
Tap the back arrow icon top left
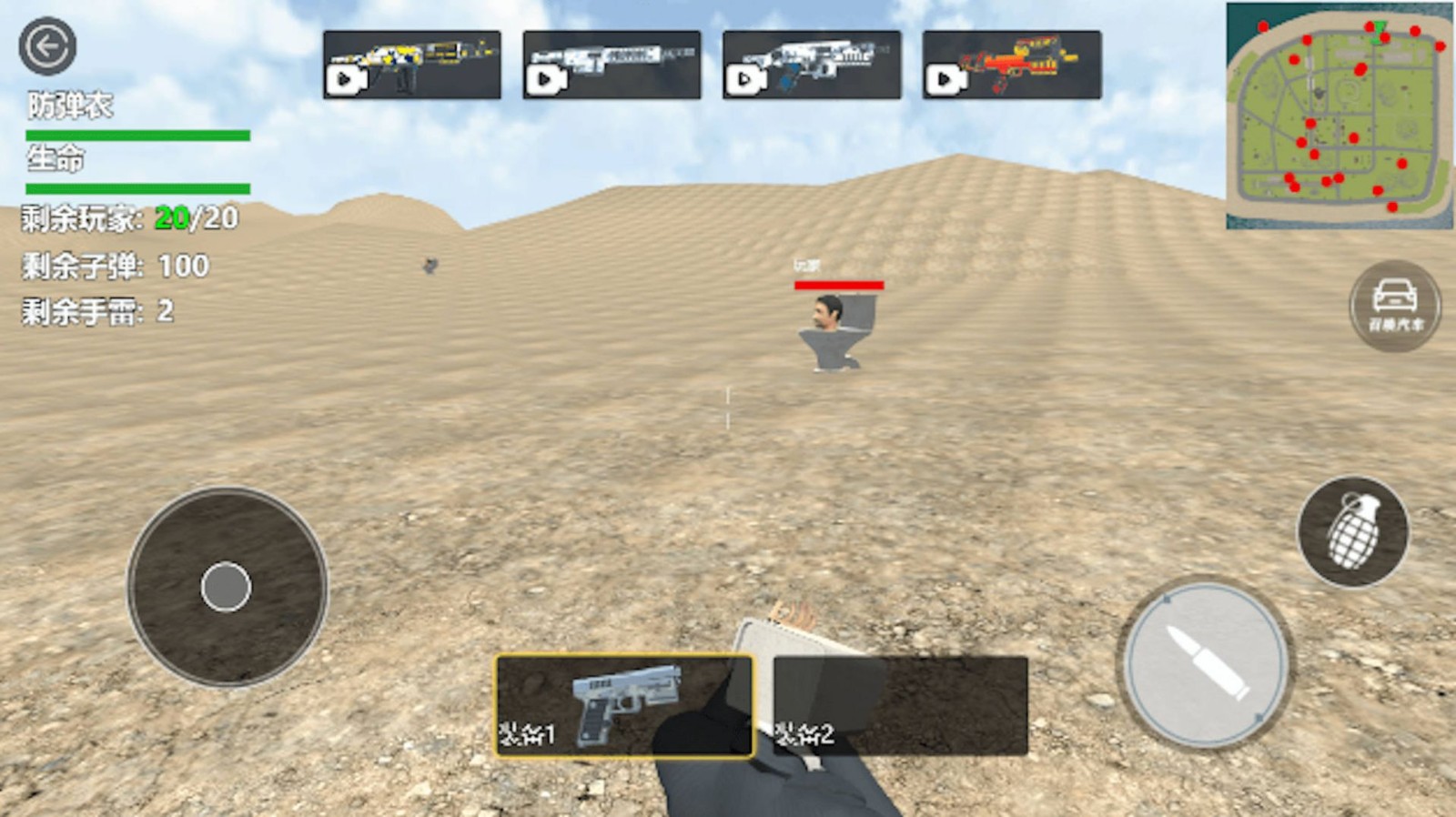(x=50, y=47)
